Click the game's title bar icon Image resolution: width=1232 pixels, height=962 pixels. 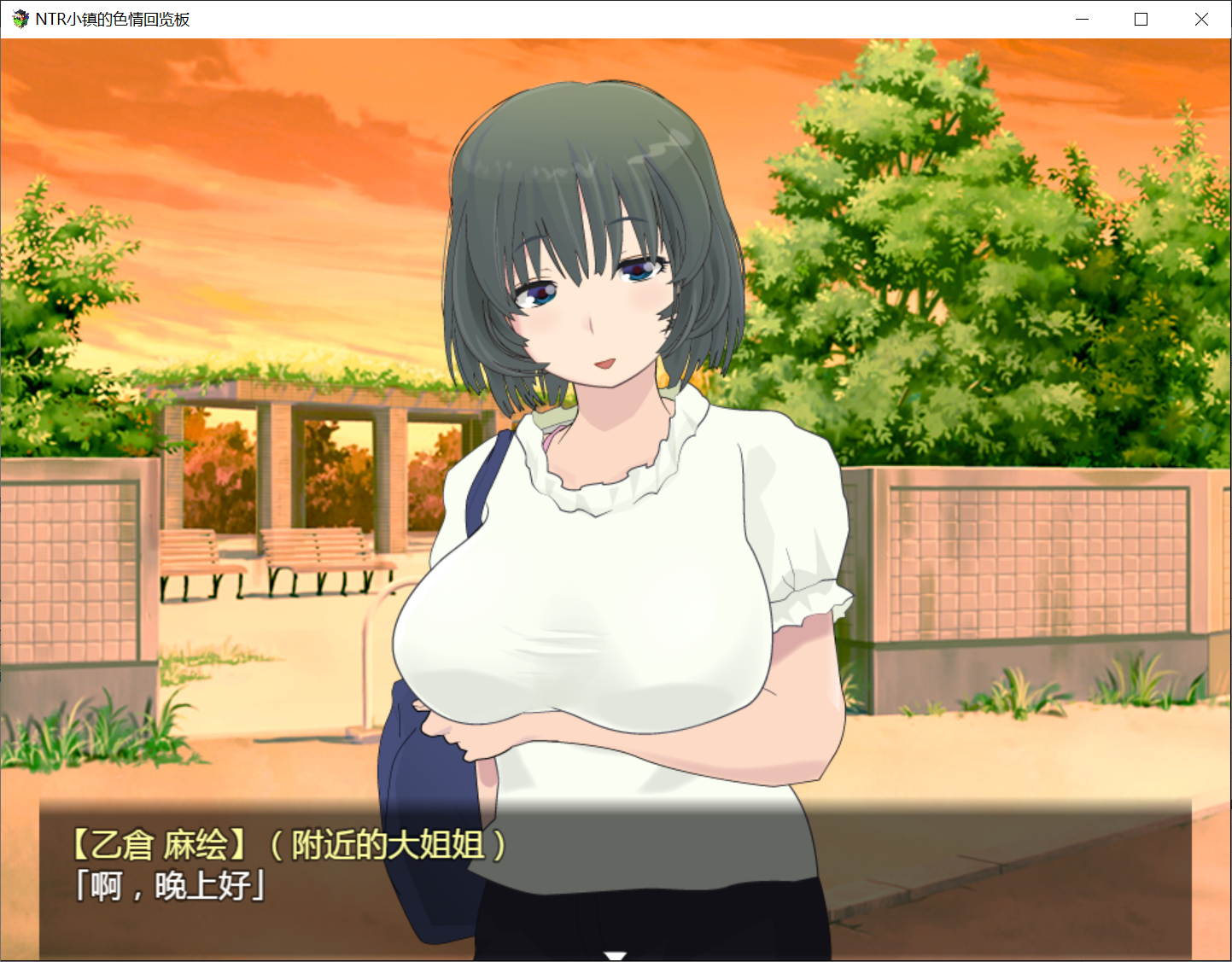point(19,18)
